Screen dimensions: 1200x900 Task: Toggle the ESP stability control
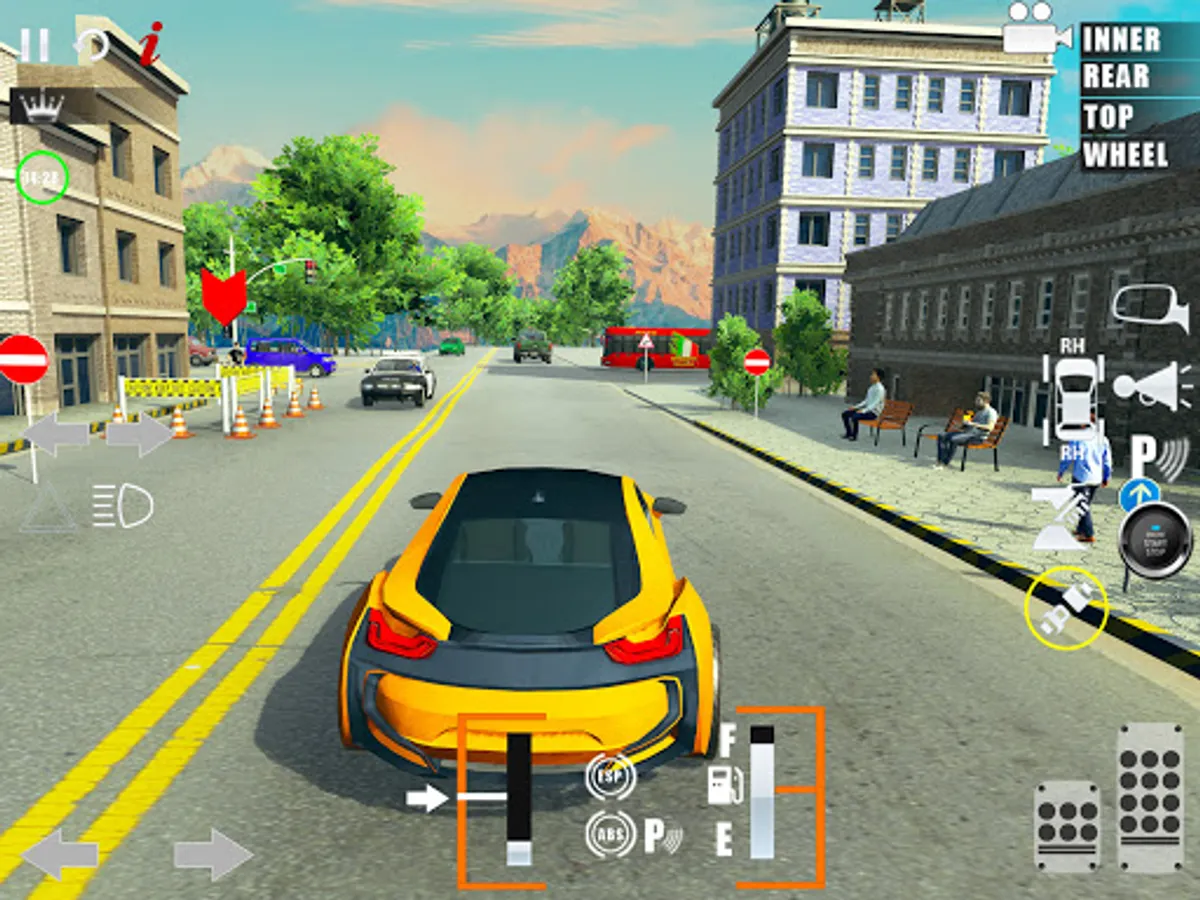pos(610,777)
